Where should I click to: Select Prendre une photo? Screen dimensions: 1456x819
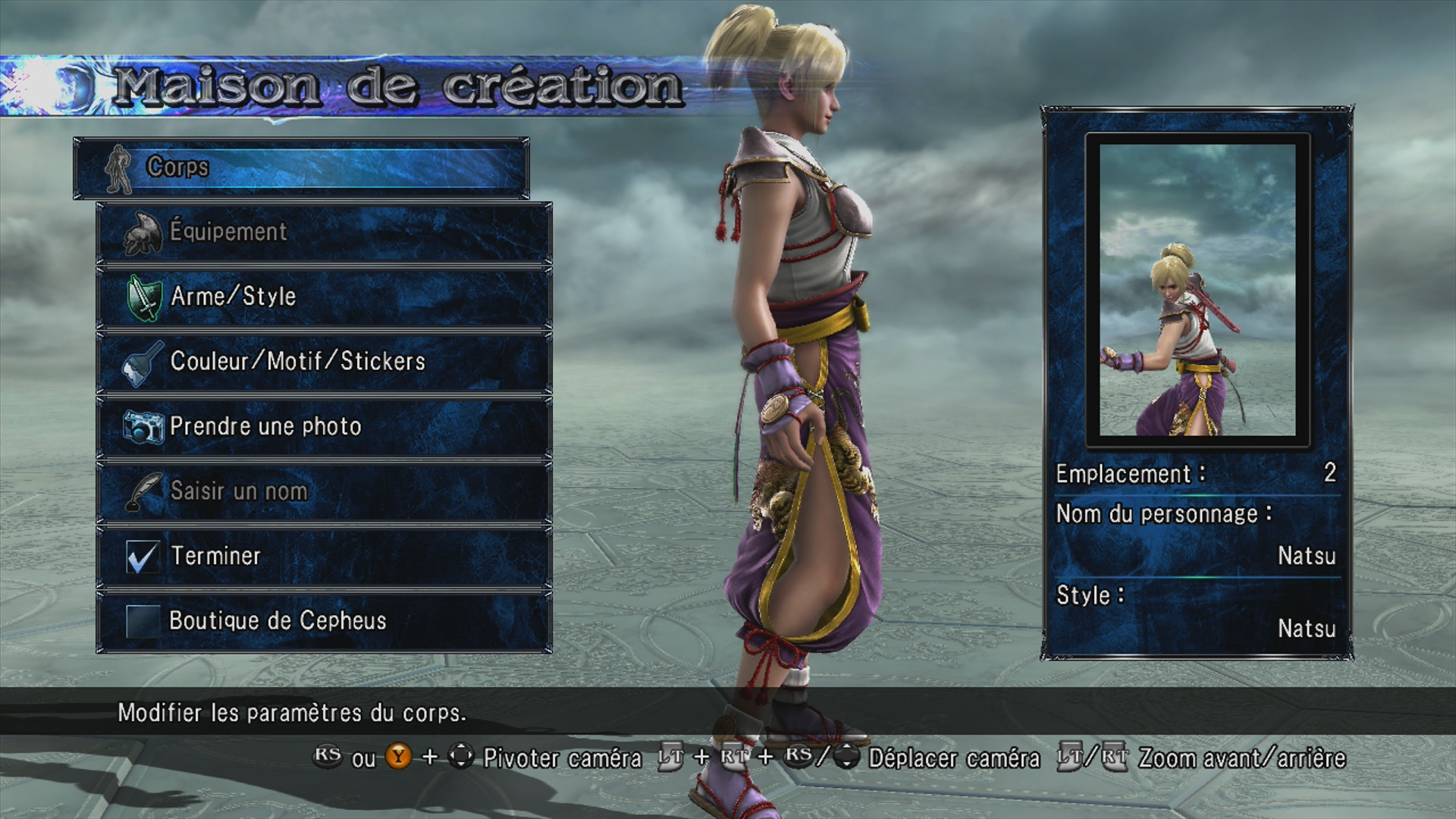pos(324,426)
